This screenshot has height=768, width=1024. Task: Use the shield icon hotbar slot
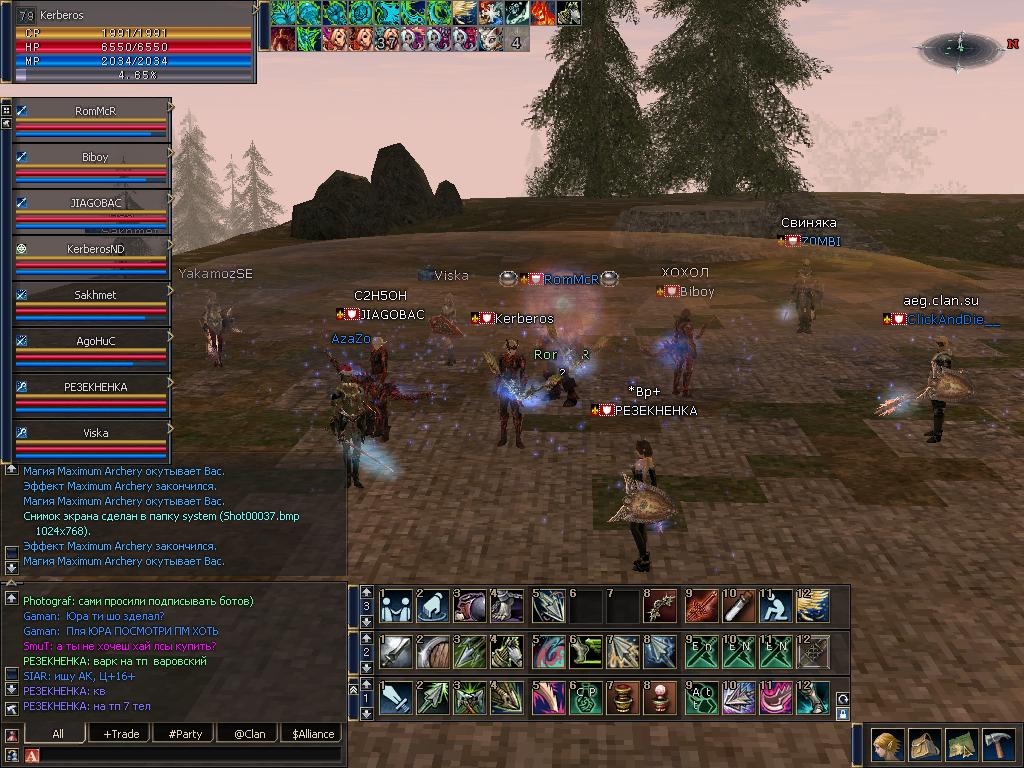pyautogui.click(x=435, y=651)
